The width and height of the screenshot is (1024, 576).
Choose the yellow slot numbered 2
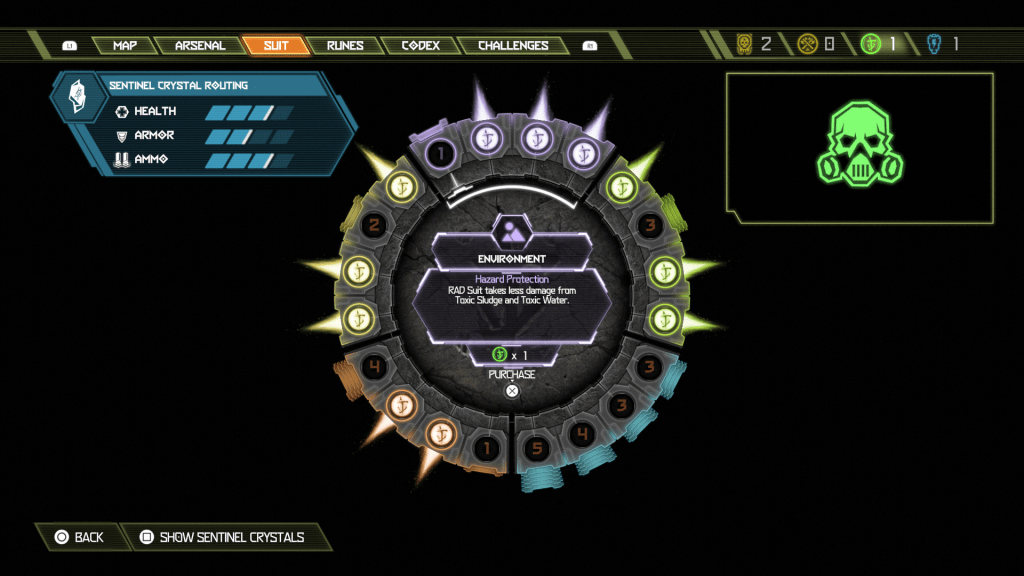click(373, 226)
